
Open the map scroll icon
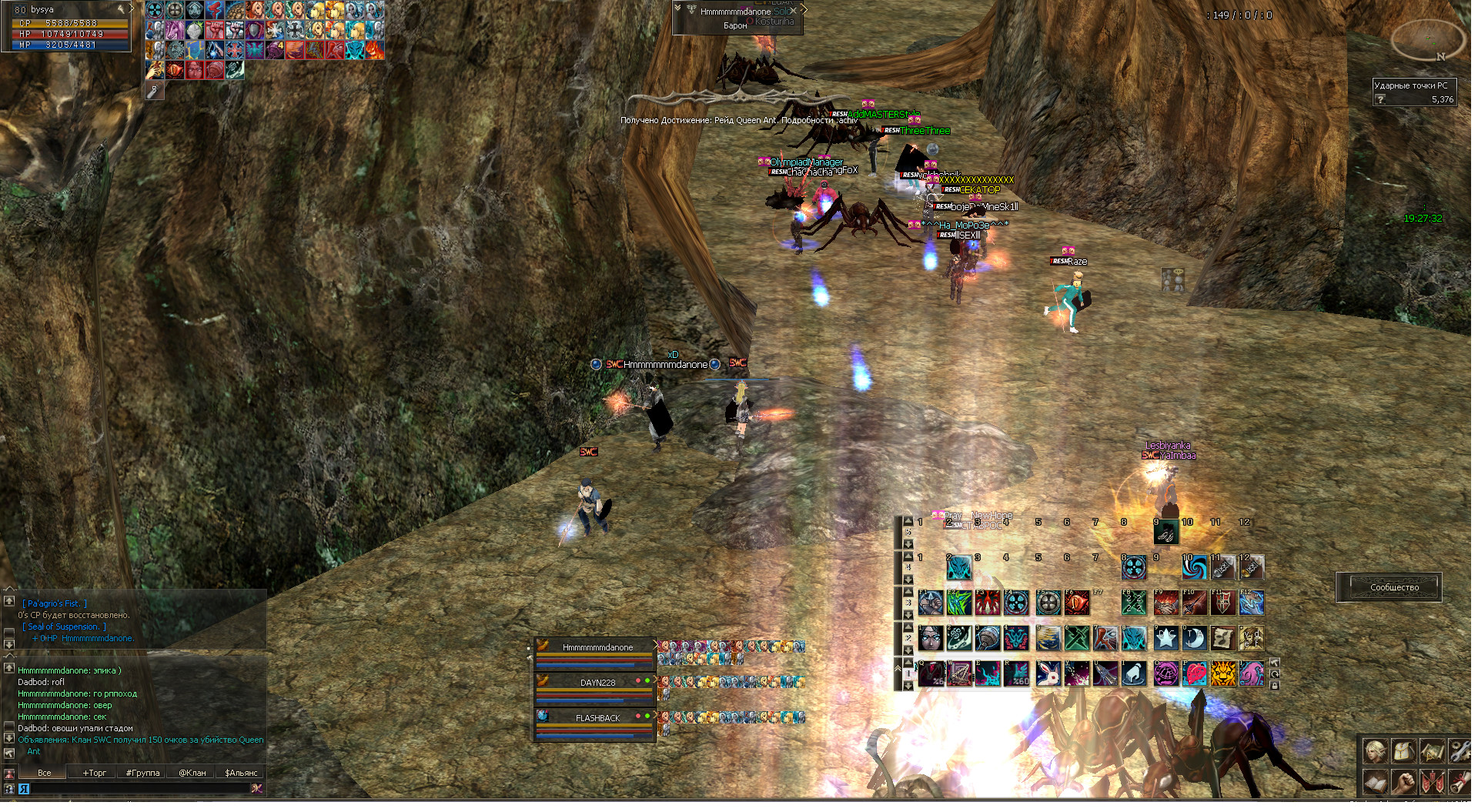tap(1431, 750)
